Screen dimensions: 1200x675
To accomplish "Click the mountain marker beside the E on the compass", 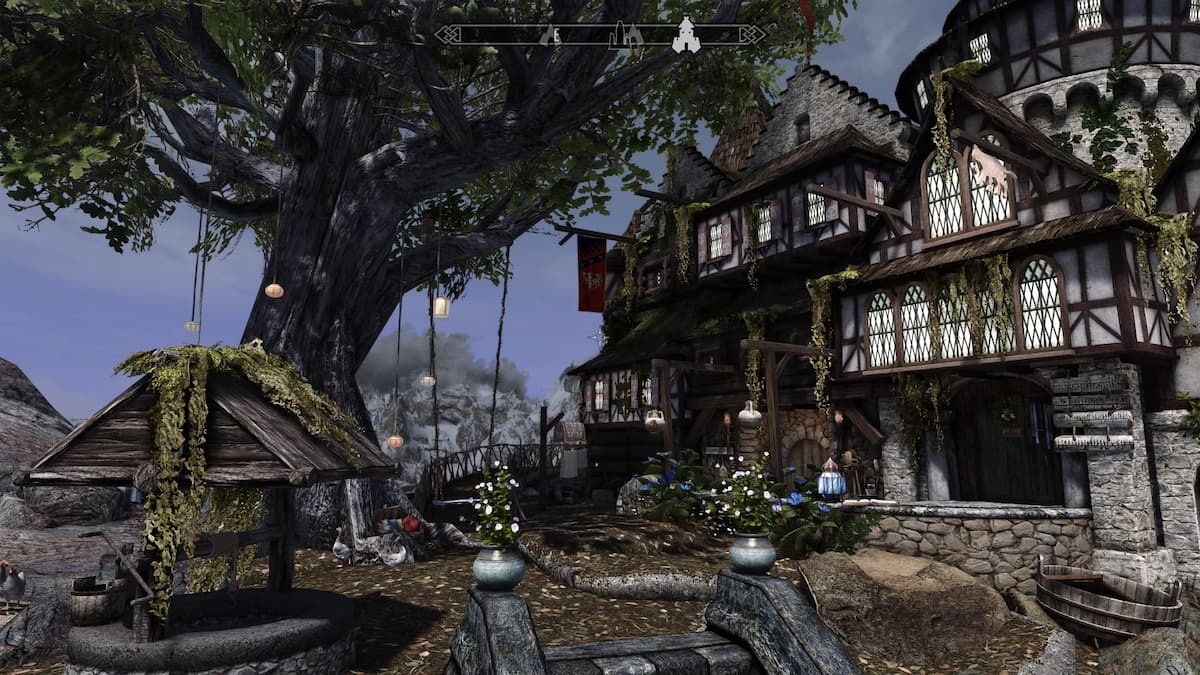I will [550, 36].
